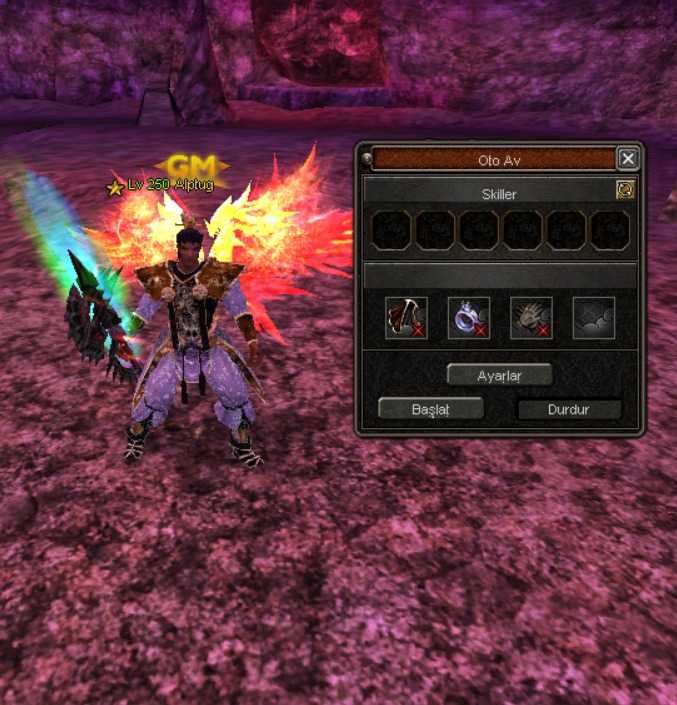Toggle the red cape item slot
Screen dimensions: 677x705
(407, 317)
